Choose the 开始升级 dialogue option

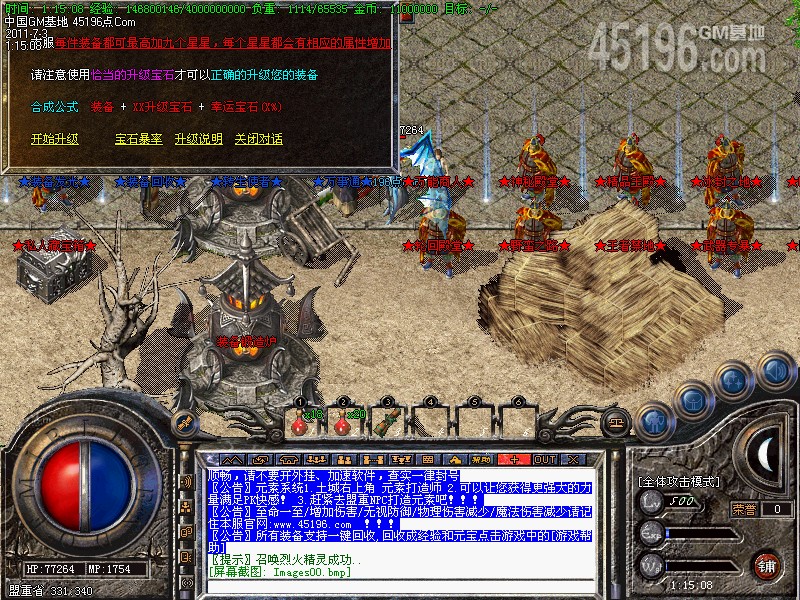point(54,139)
